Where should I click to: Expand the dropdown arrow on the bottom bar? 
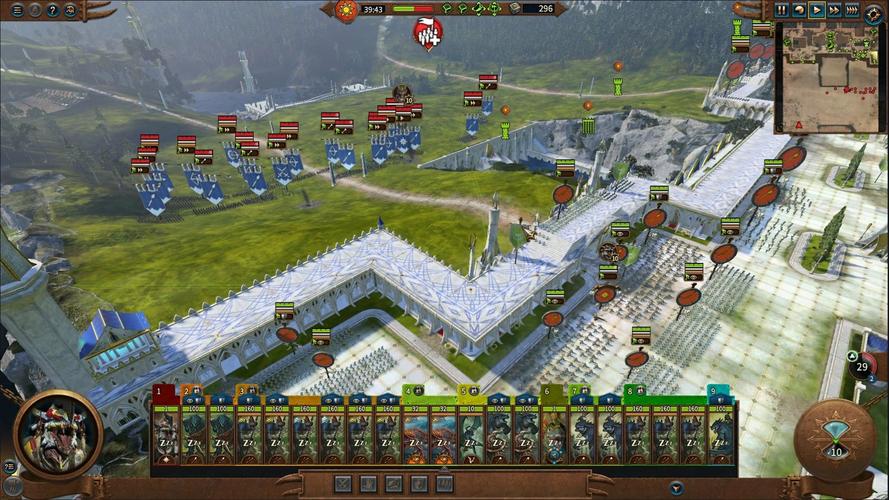click(x=676, y=488)
